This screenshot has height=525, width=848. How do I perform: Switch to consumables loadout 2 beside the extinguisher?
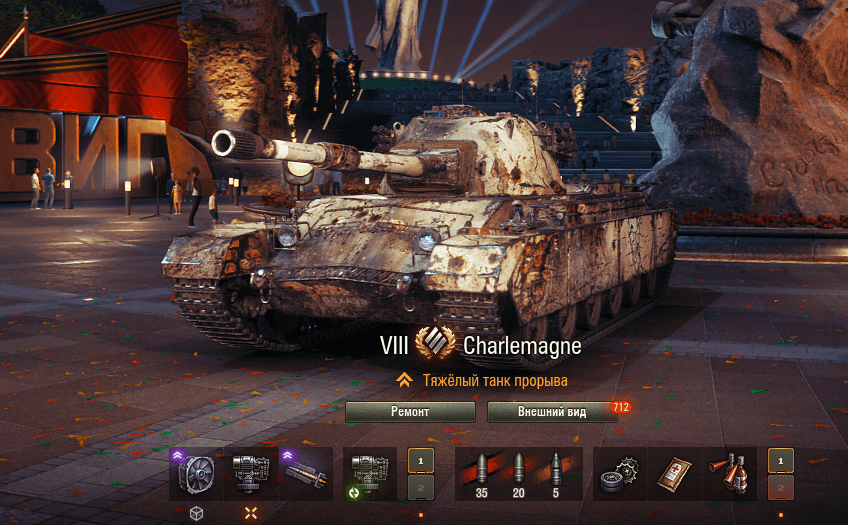click(781, 487)
